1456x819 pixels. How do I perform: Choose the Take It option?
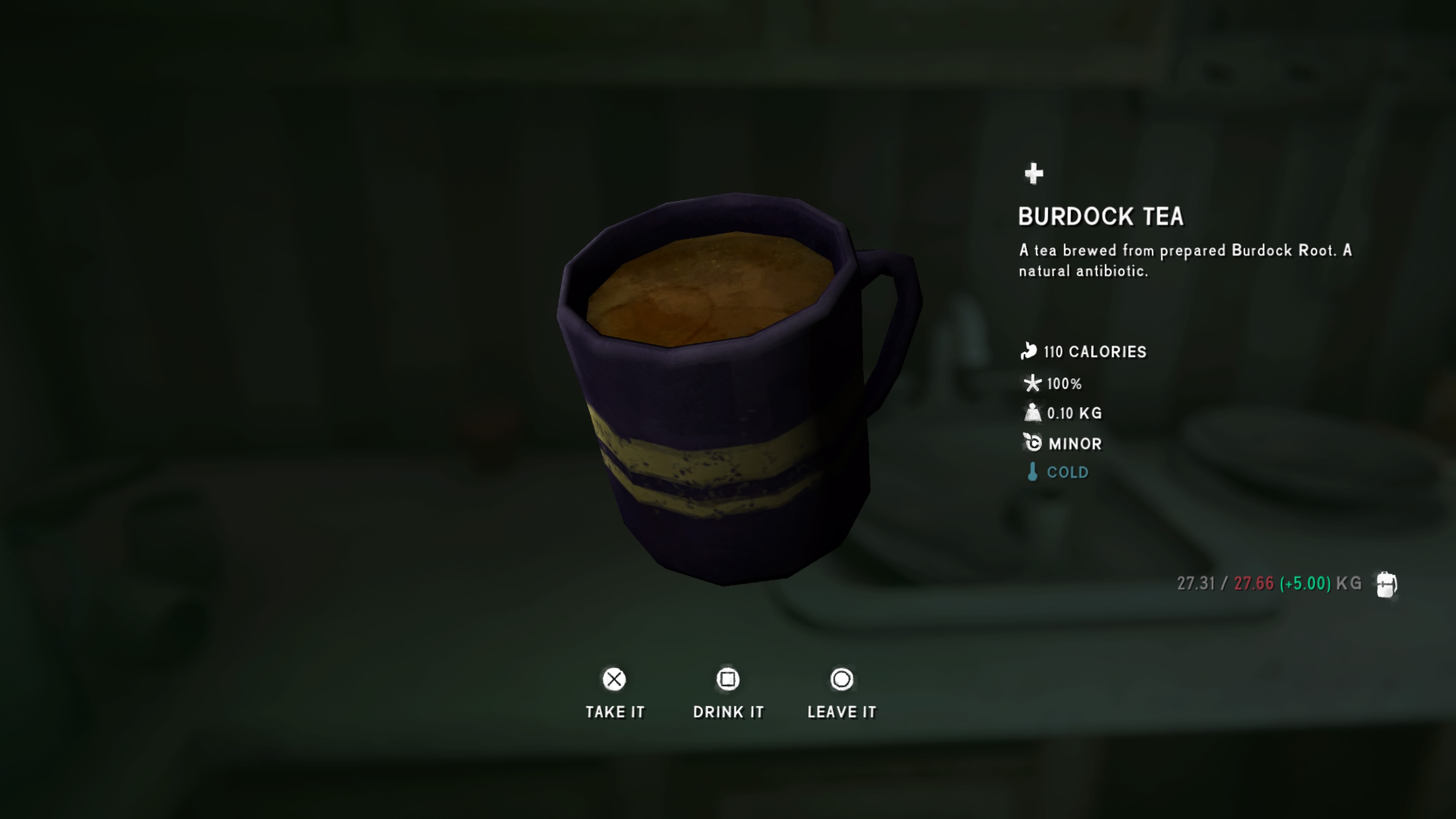(x=614, y=693)
